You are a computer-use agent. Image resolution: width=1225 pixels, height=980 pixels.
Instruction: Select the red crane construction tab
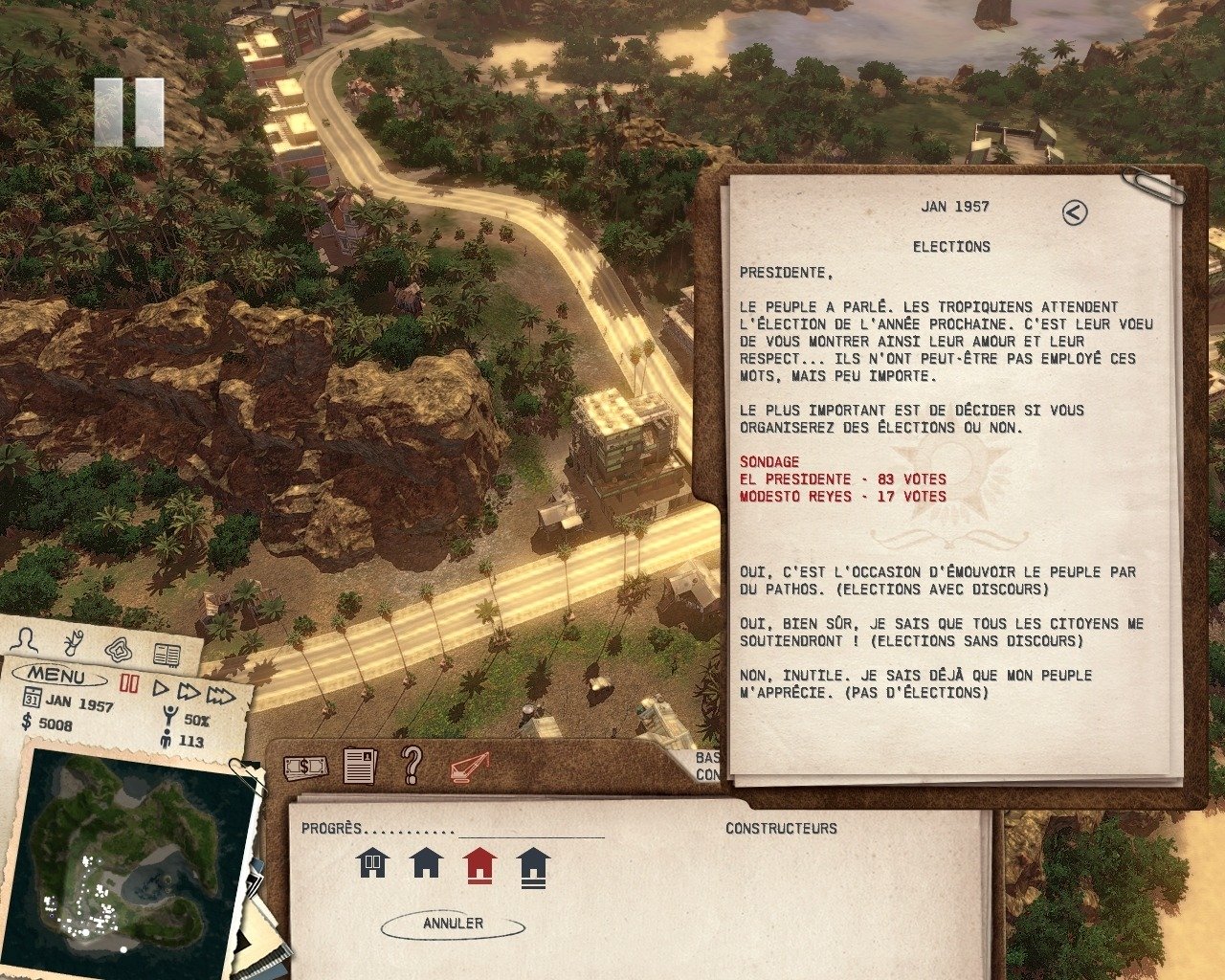[x=469, y=767]
